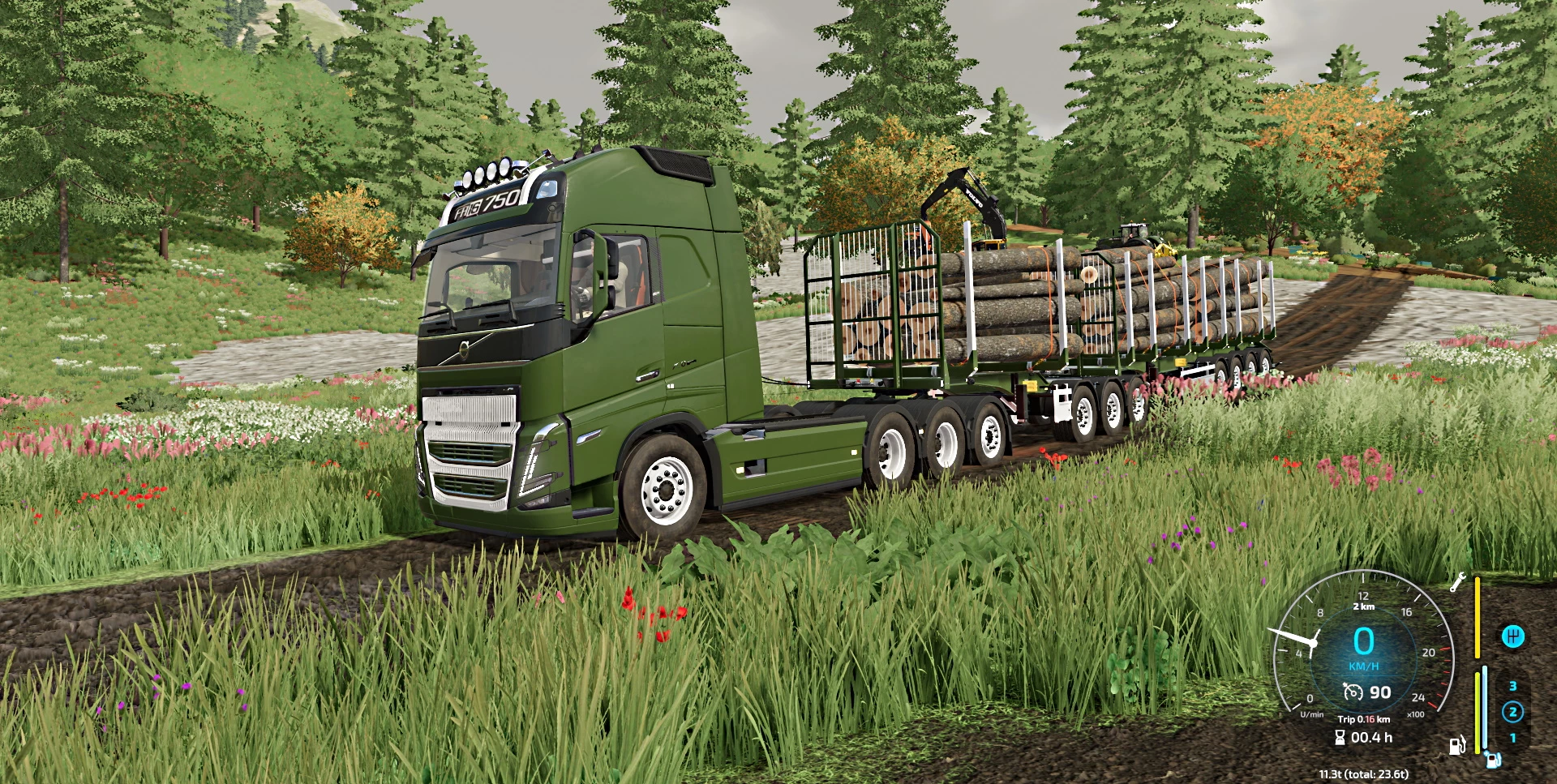Click the Trip 0.16 km readout
The height and width of the screenshot is (784, 1557).
1364,719
